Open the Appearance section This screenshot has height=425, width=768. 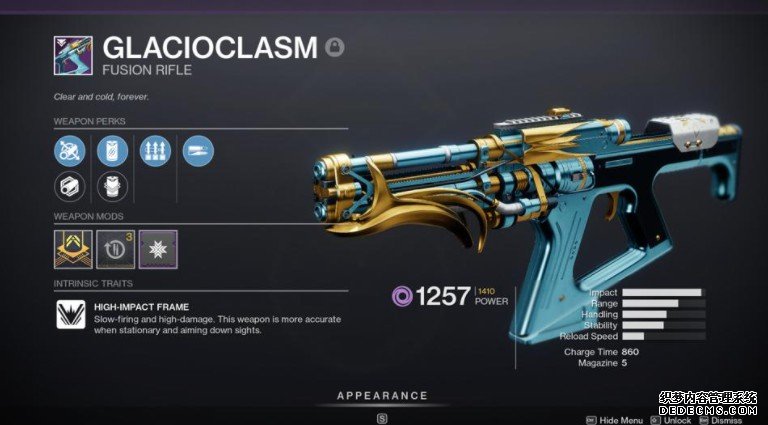(383, 396)
